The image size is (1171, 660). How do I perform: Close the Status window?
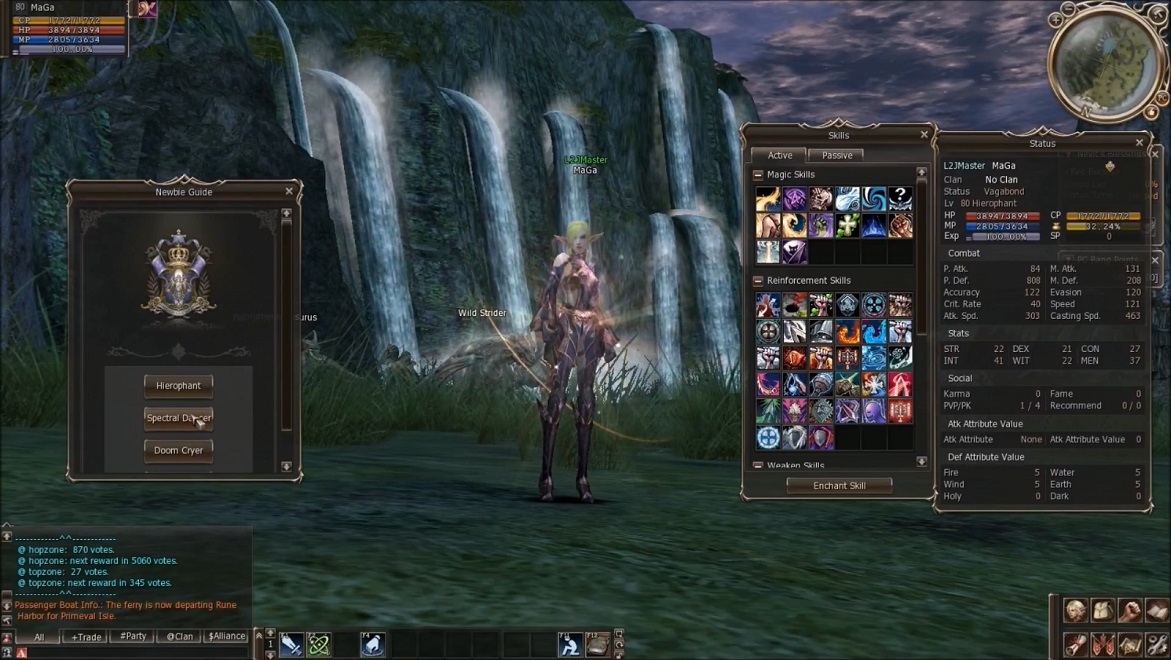(1139, 143)
